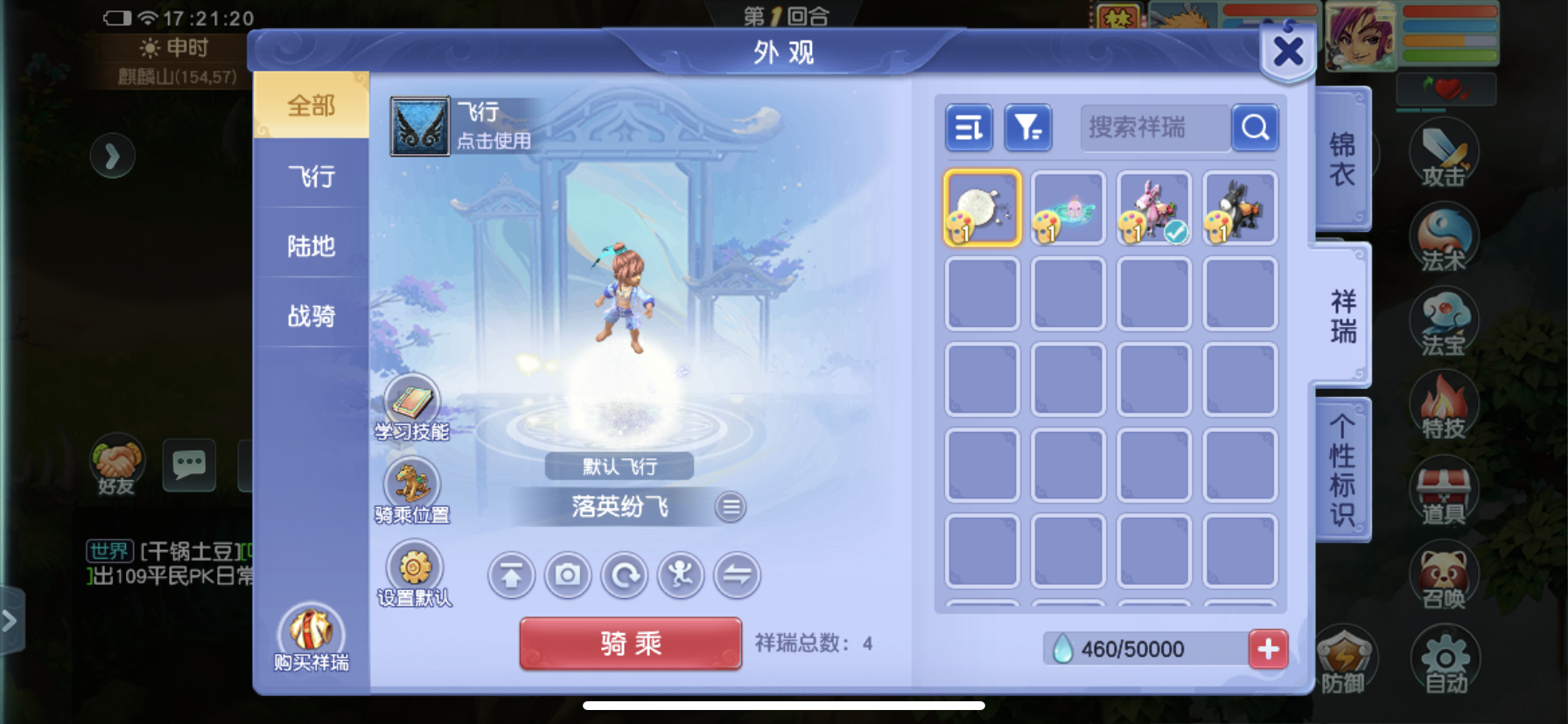
Task: Expand the left panel arrow near 好友
Action: (x=112, y=156)
